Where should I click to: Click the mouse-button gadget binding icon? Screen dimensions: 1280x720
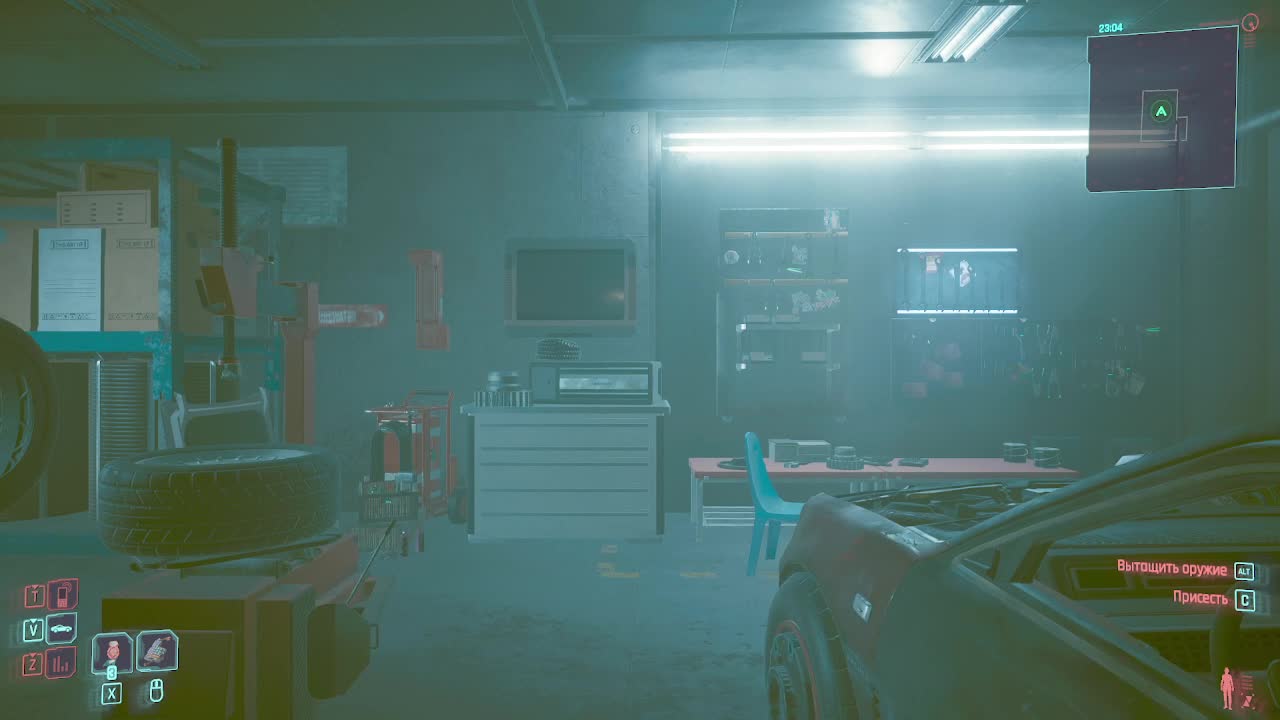(158, 691)
